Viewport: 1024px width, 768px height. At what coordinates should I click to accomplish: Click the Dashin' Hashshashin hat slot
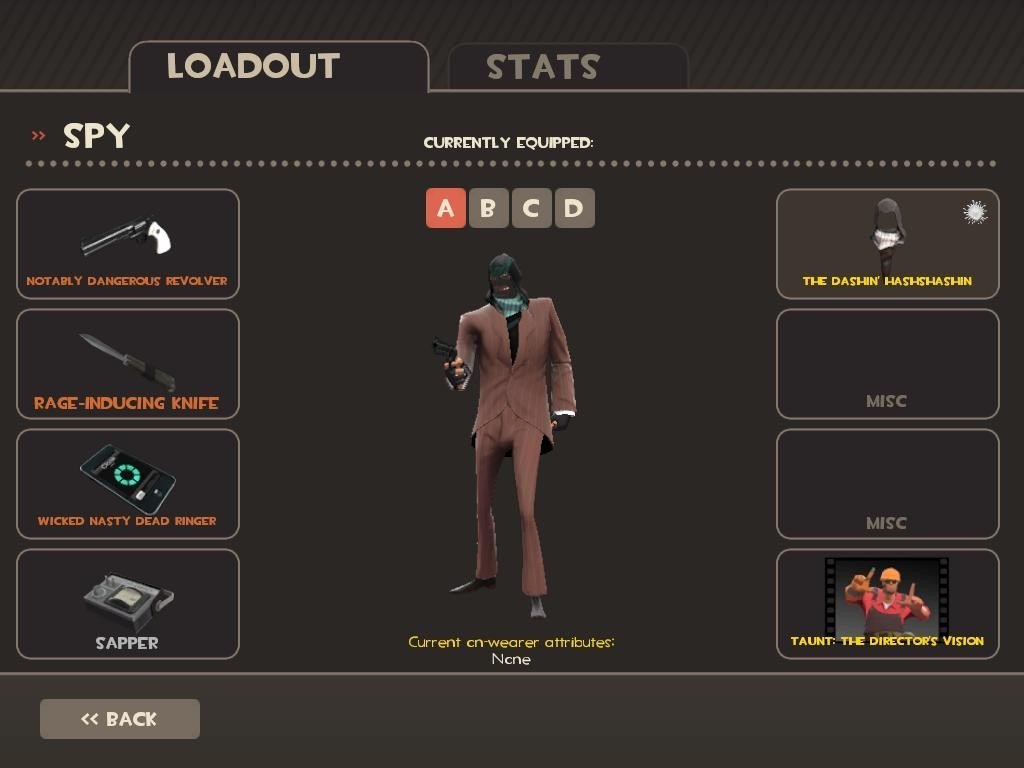click(x=887, y=244)
